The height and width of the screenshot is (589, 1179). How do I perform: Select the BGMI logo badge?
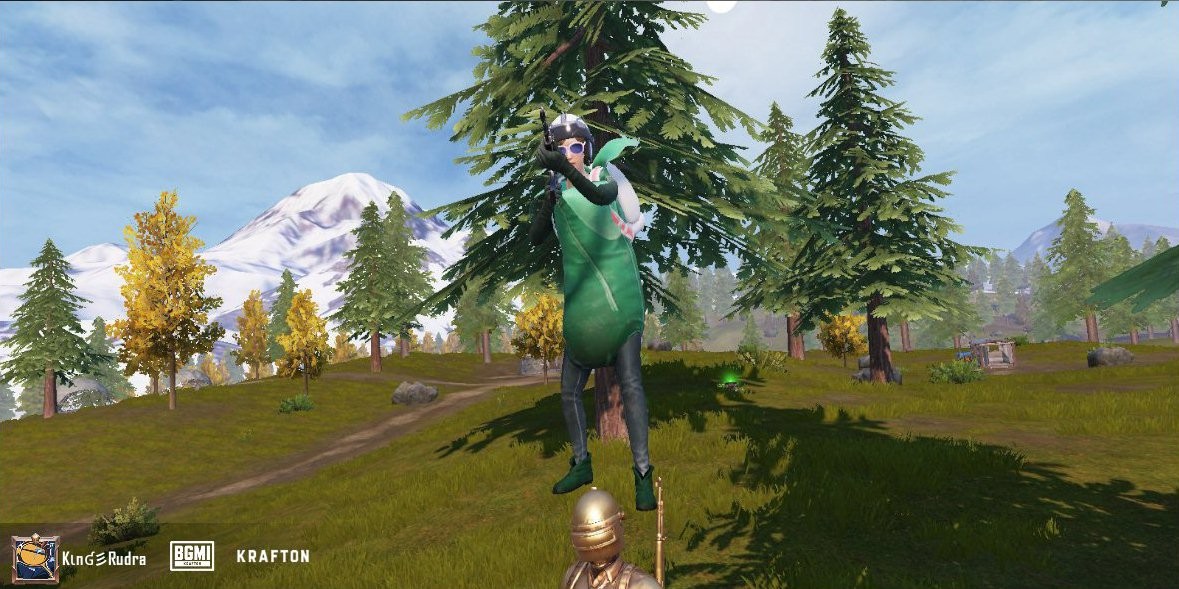[191, 556]
